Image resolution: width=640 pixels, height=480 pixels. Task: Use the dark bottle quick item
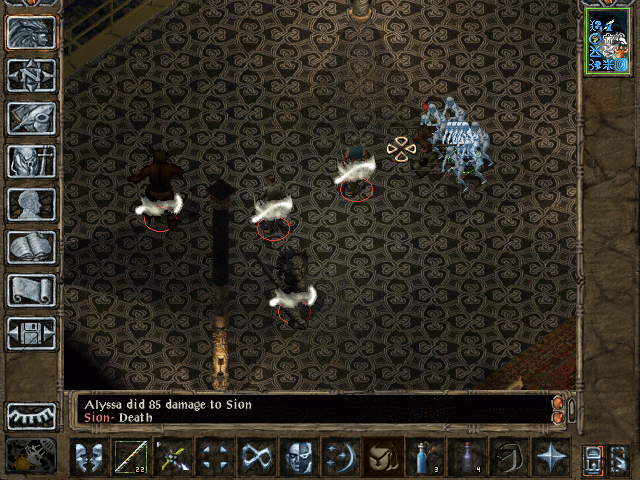(467, 458)
